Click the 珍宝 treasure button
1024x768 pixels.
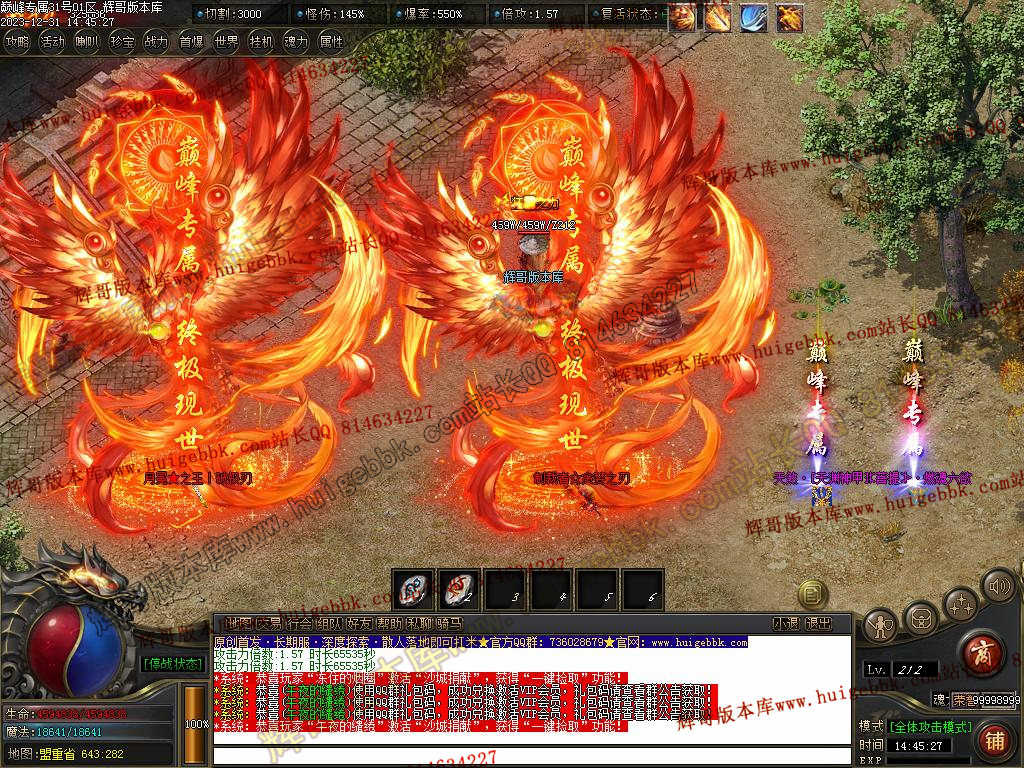pyautogui.click(x=122, y=42)
